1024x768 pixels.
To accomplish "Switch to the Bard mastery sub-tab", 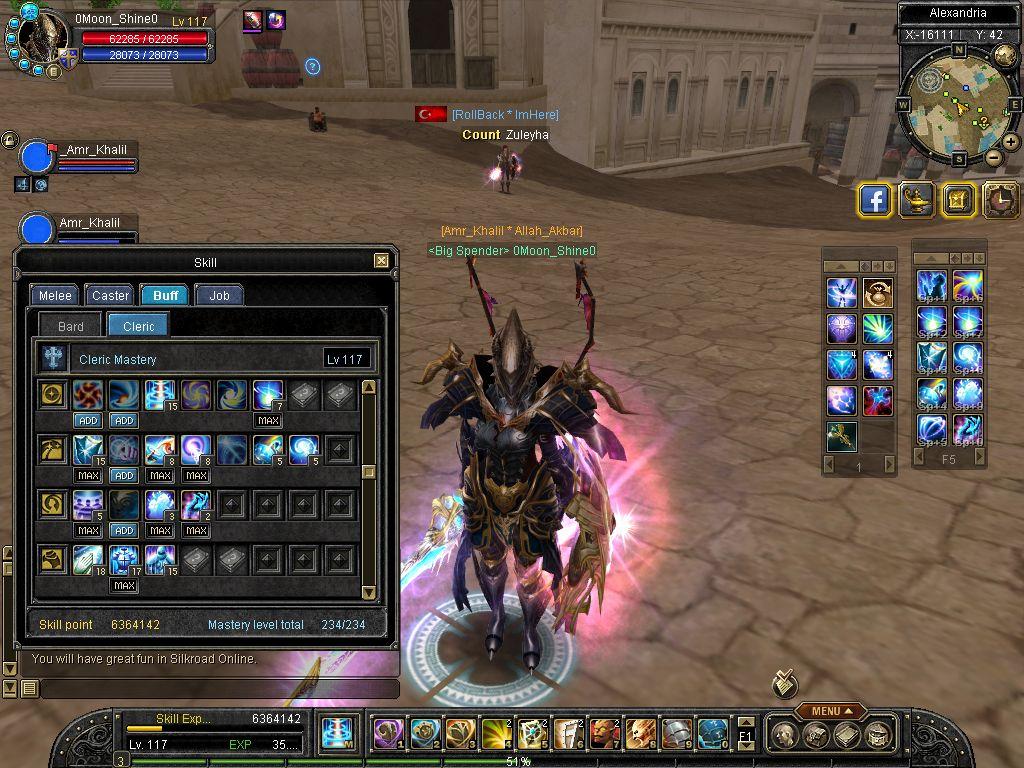I will pos(71,326).
